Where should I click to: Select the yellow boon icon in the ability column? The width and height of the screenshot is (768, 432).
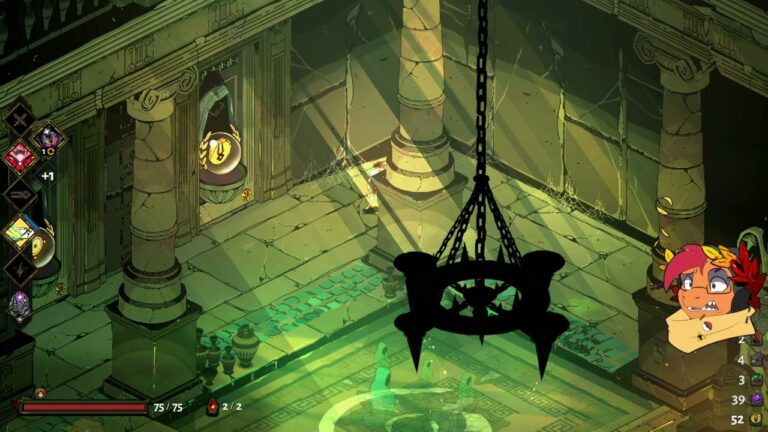click(x=21, y=233)
